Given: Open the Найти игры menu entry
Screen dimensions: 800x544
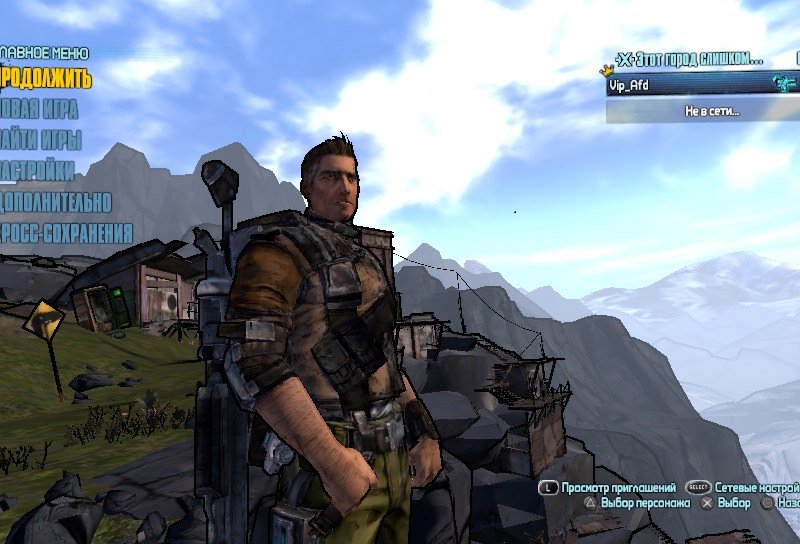Looking at the screenshot, I should [41, 140].
